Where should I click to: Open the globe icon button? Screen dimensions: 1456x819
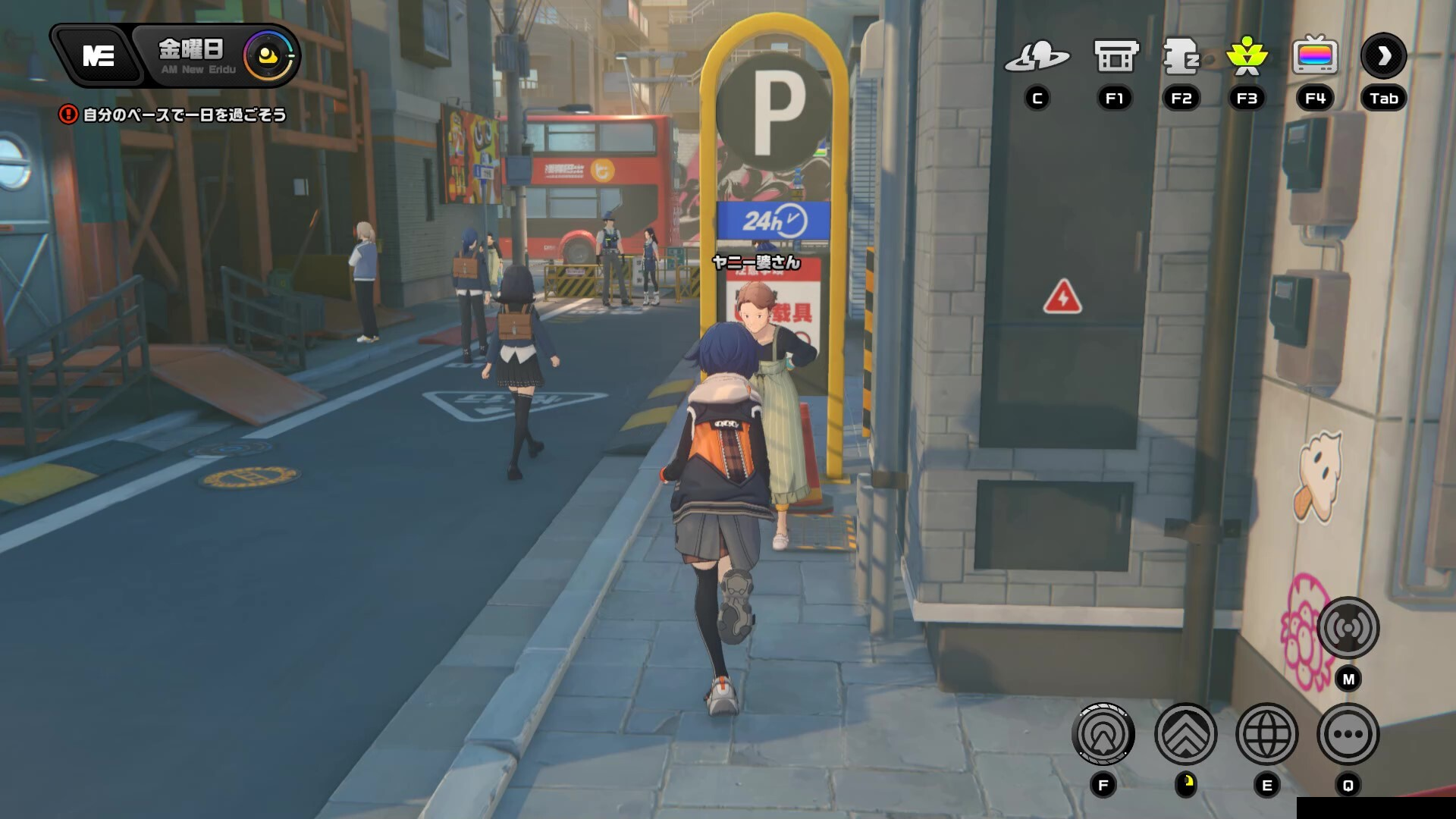[x=1266, y=734]
